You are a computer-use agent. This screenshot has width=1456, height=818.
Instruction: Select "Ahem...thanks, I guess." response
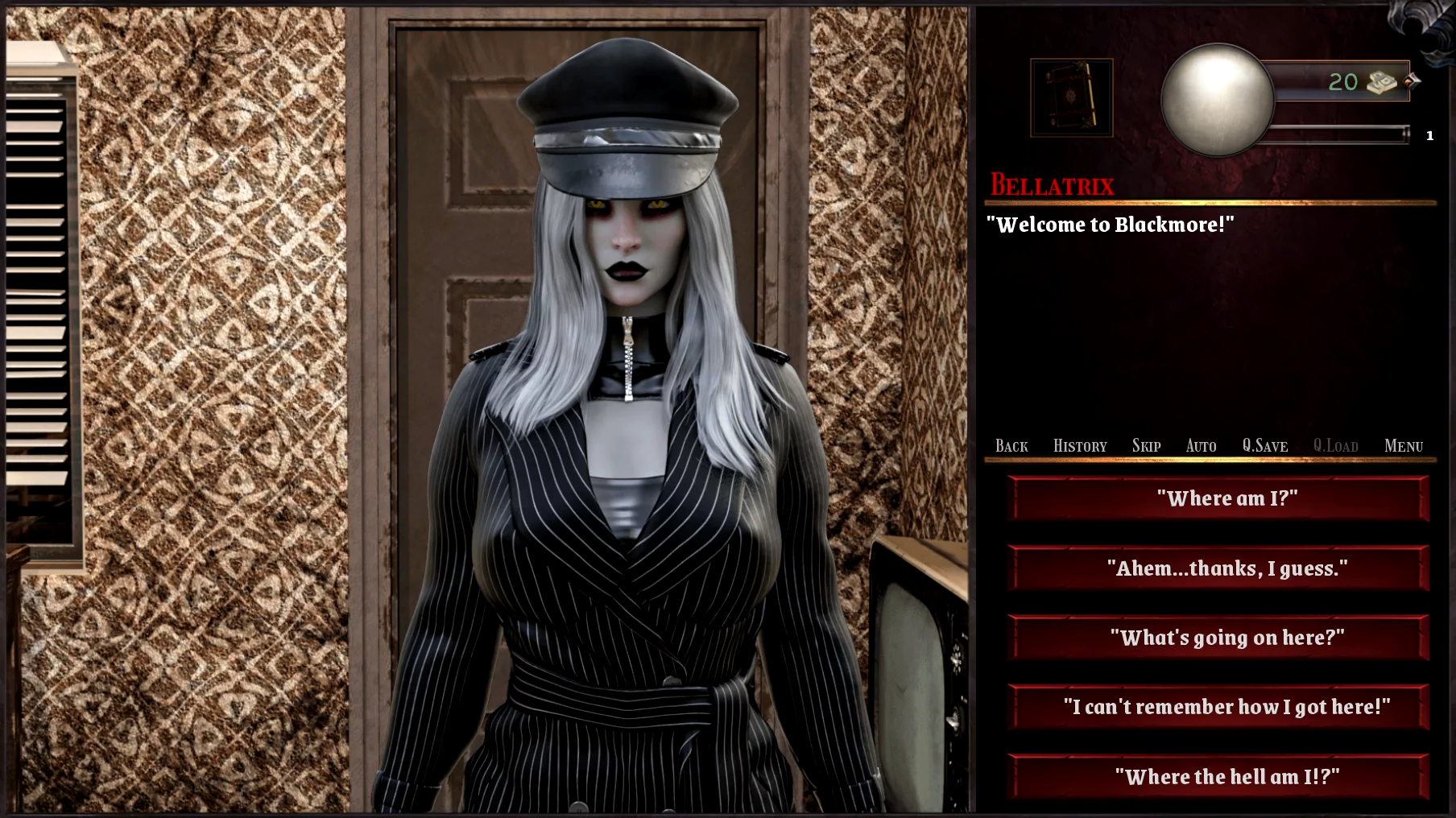pos(1218,568)
